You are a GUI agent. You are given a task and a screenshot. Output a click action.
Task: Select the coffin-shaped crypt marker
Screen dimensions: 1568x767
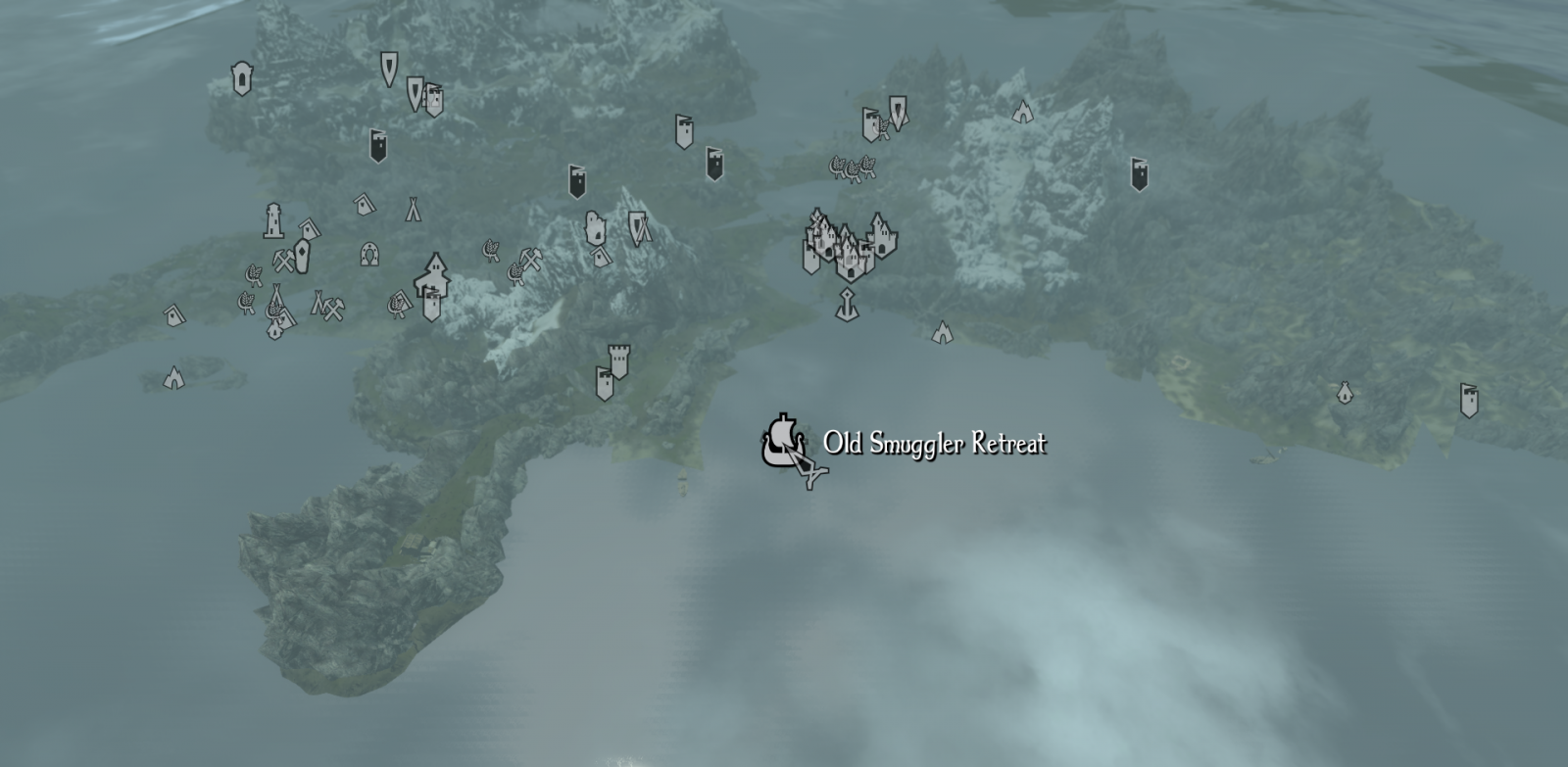(302, 257)
